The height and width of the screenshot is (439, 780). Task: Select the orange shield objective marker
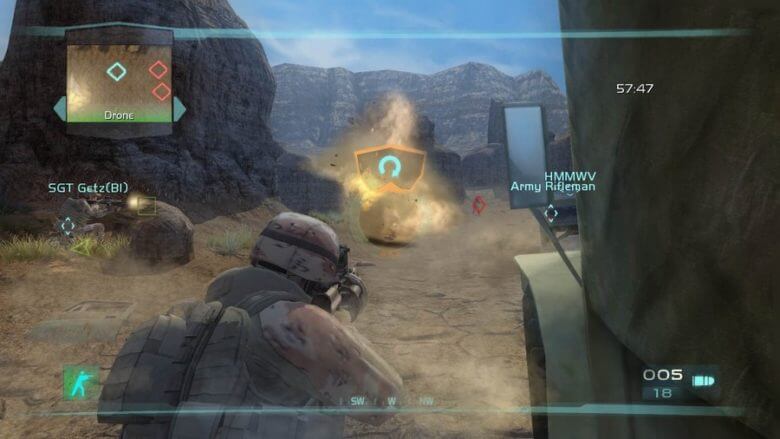click(x=390, y=167)
